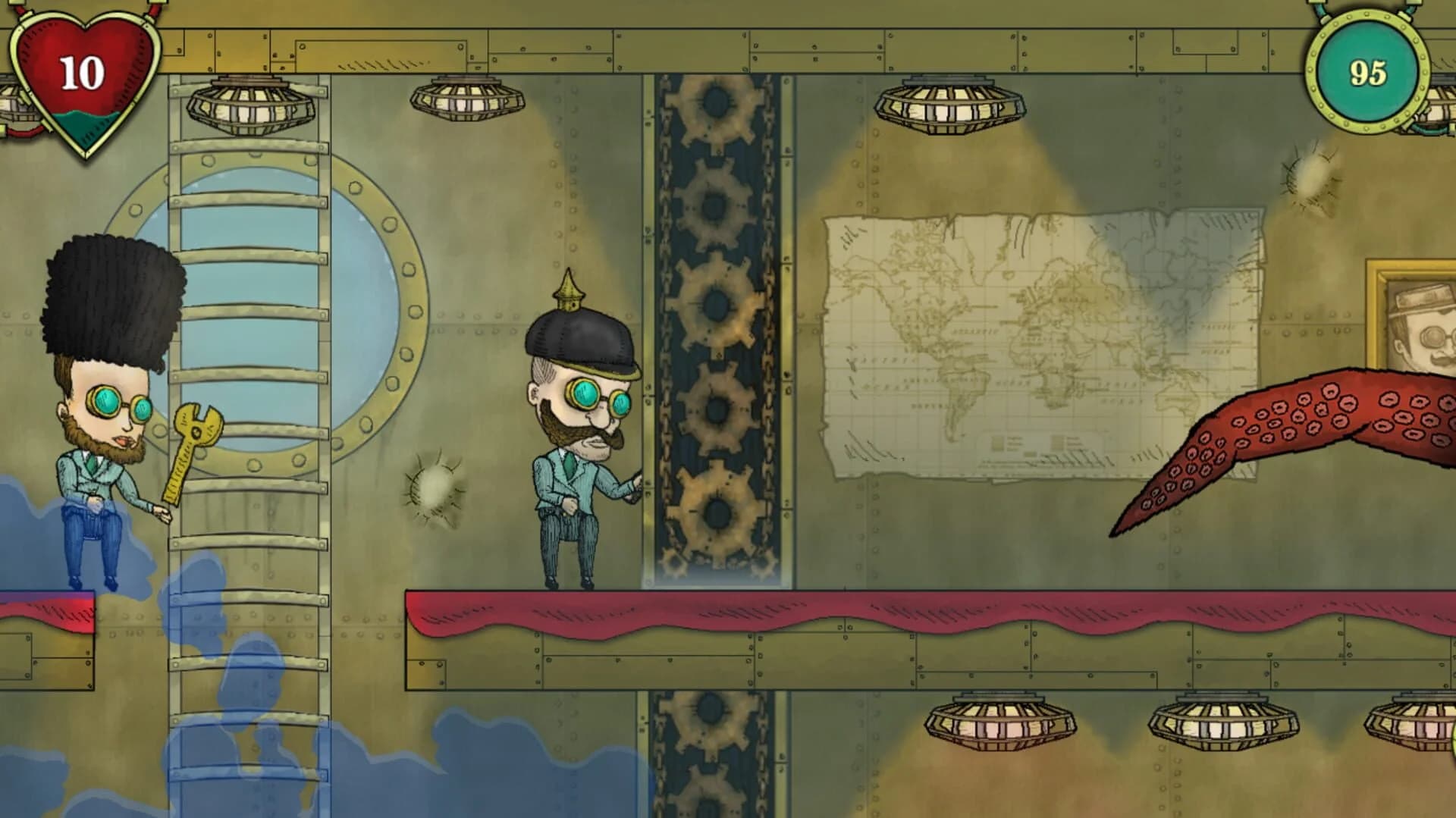Click the red heart health indicator

[x=83, y=72]
